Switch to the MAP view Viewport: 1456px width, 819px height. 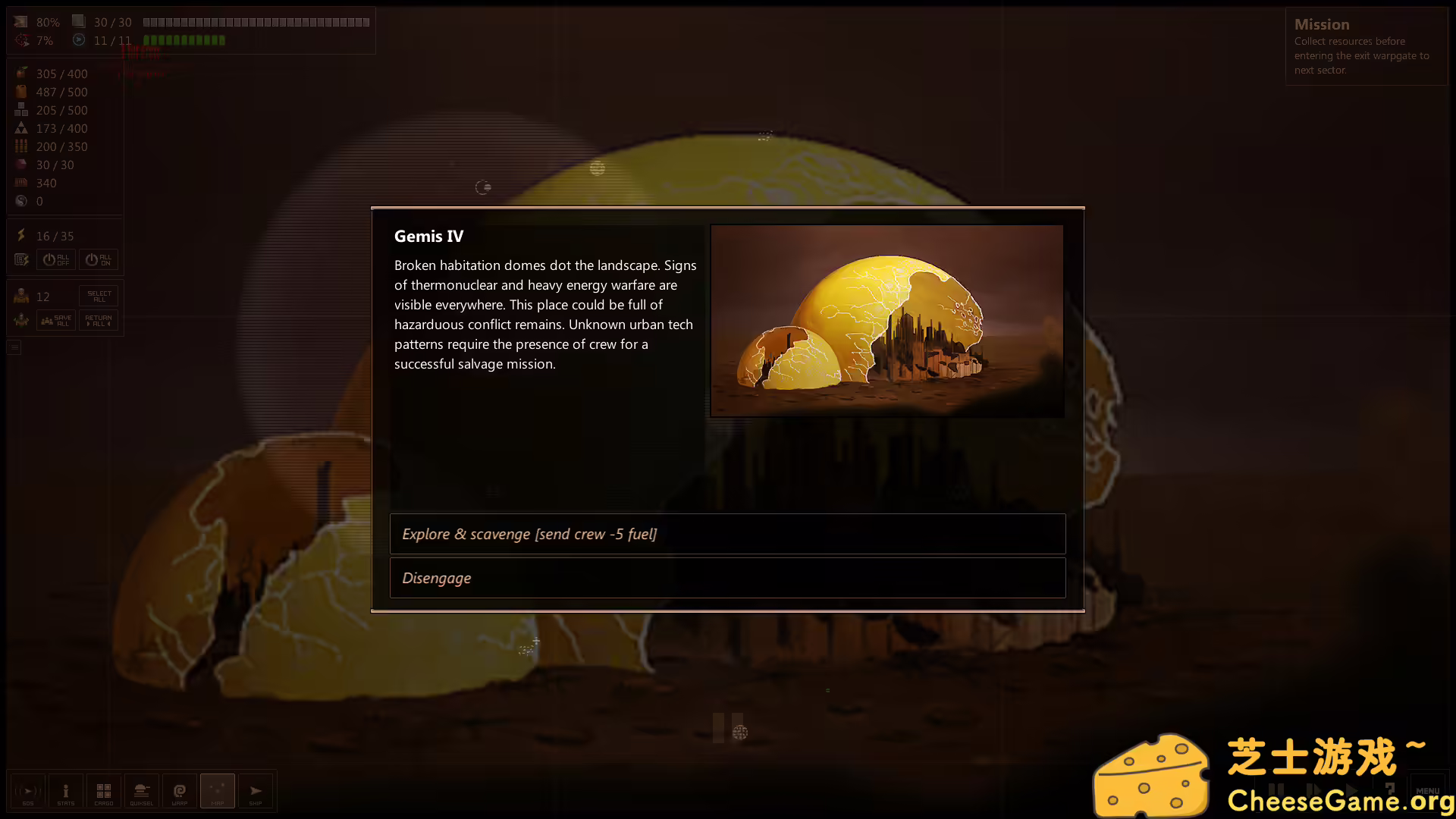(x=218, y=791)
